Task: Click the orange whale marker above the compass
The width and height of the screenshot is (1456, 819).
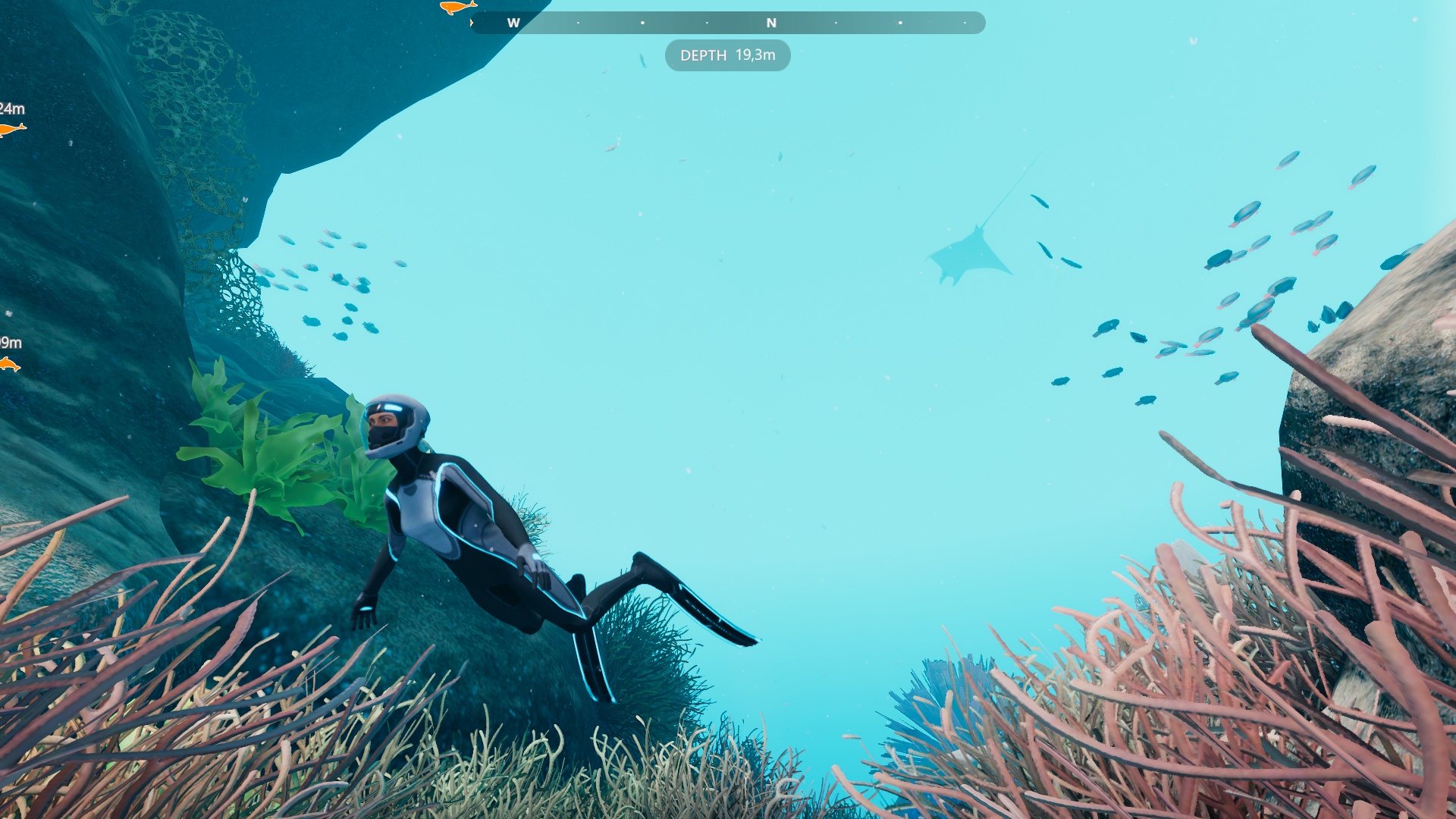Action: tap(457, 8)
